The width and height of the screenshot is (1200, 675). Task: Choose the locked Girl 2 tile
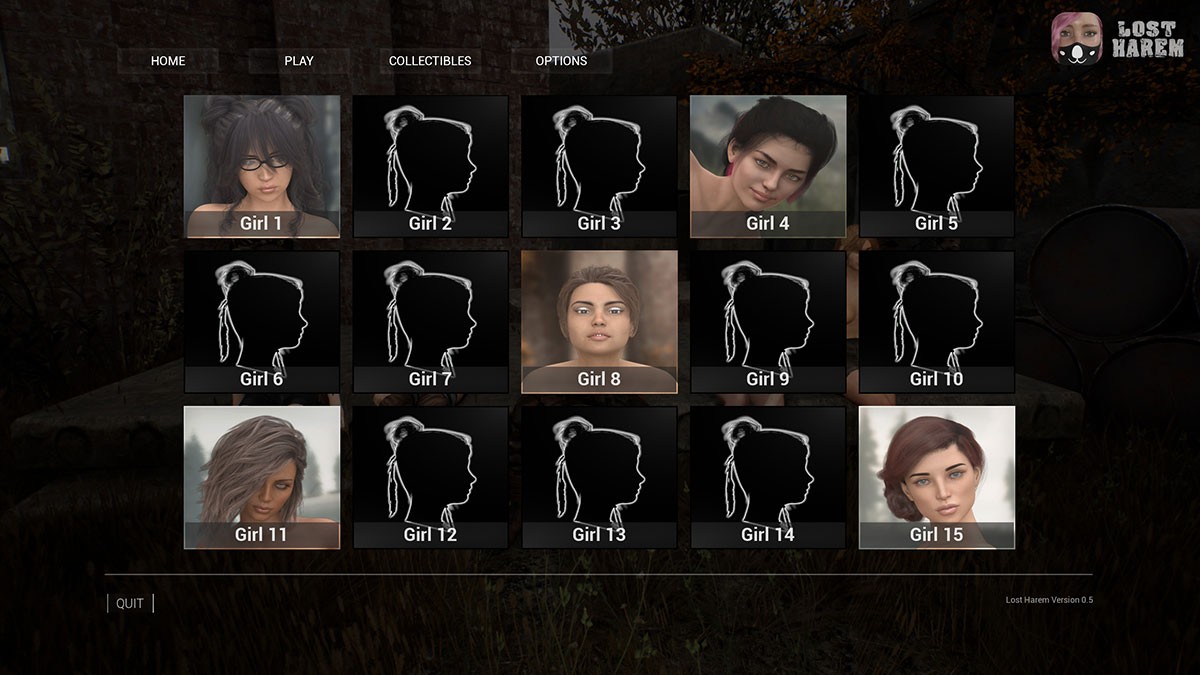pyautogui.click(x=431, y=166)
